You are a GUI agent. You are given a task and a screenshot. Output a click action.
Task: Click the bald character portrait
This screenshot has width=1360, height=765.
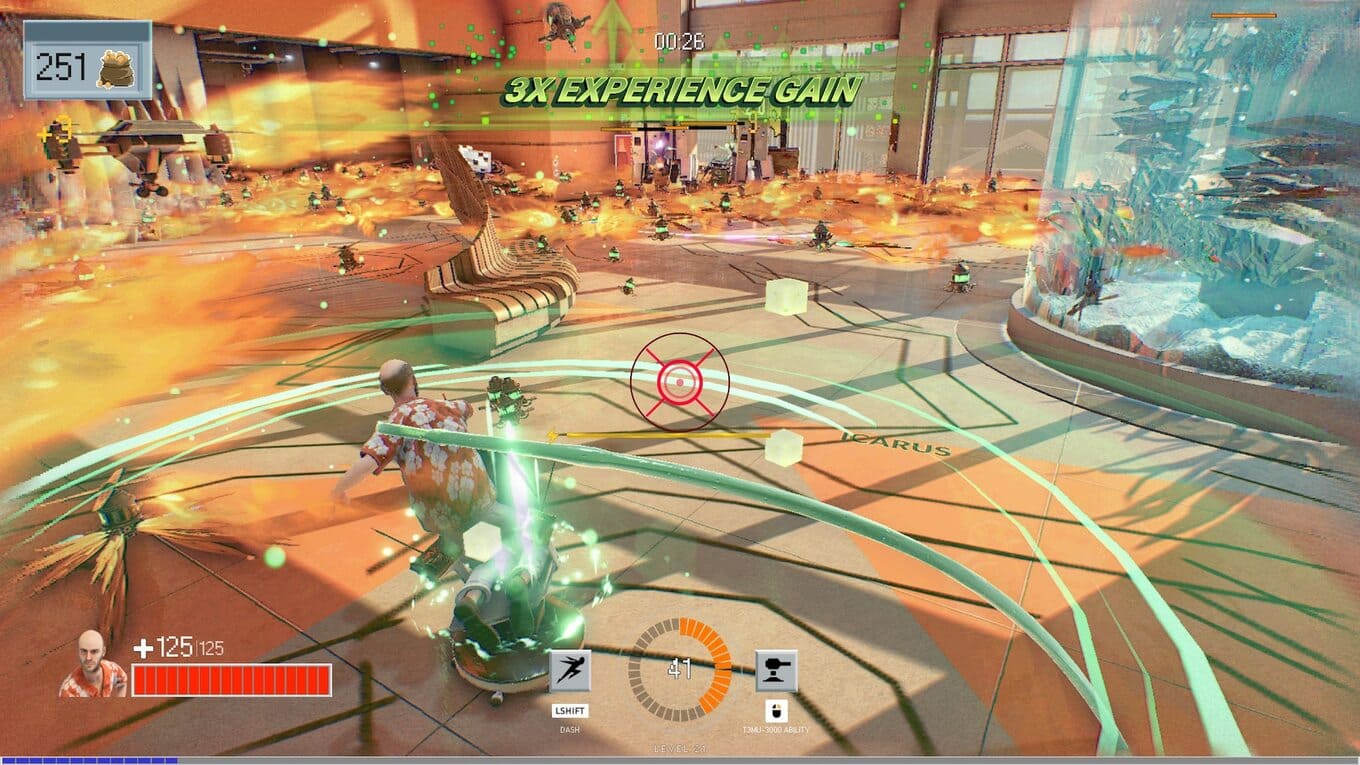93,664
